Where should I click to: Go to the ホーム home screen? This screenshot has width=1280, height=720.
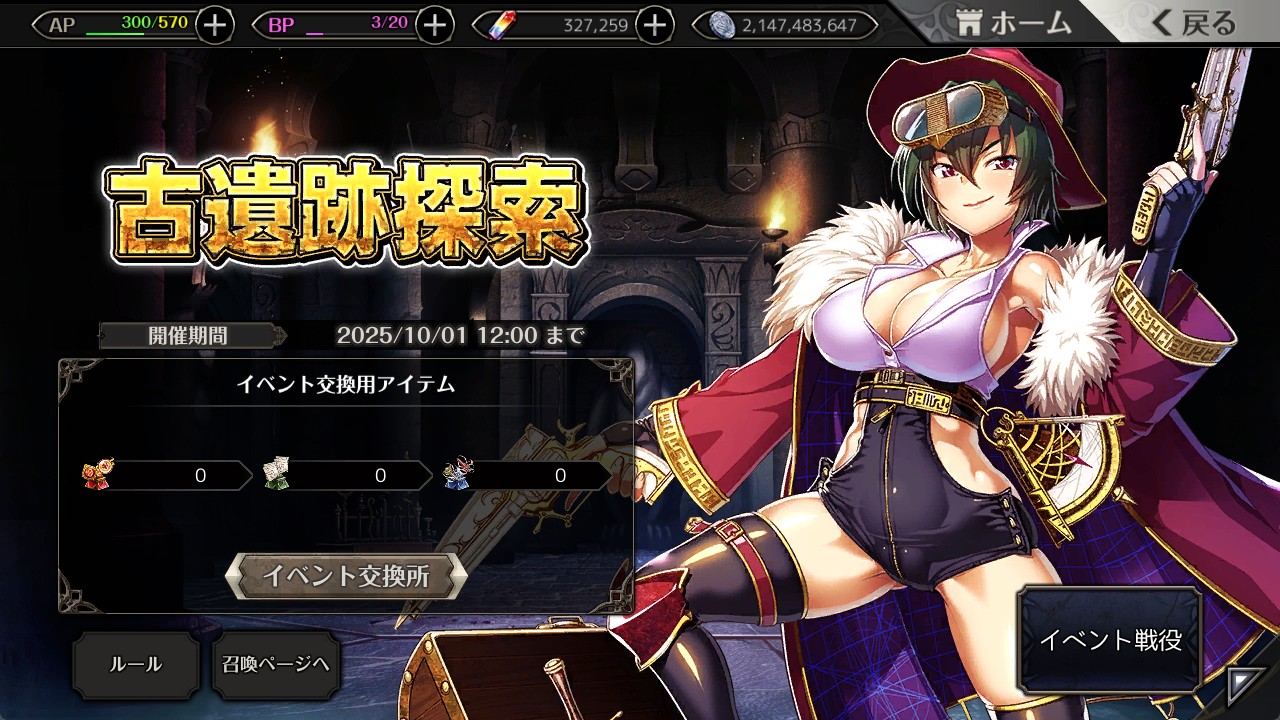point(1012,24)
